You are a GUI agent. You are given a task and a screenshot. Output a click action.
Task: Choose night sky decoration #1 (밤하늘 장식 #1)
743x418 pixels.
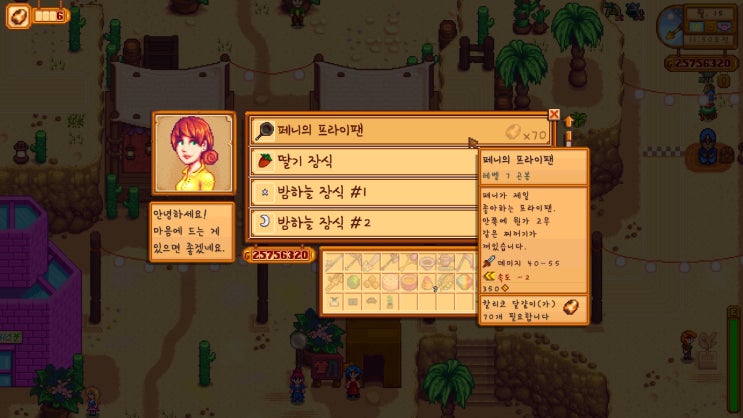[x=362, y=191]
